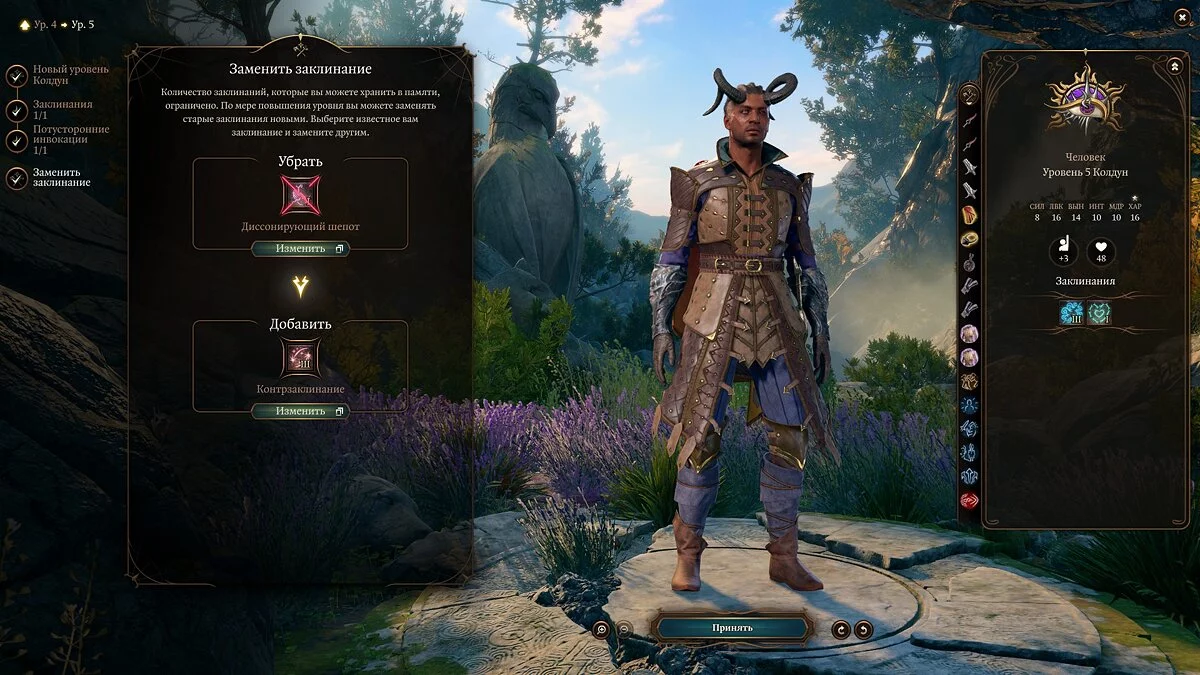Select the gold ring icon in the sidebar
The image size is (1200, 675).
[x=969, y=239]
